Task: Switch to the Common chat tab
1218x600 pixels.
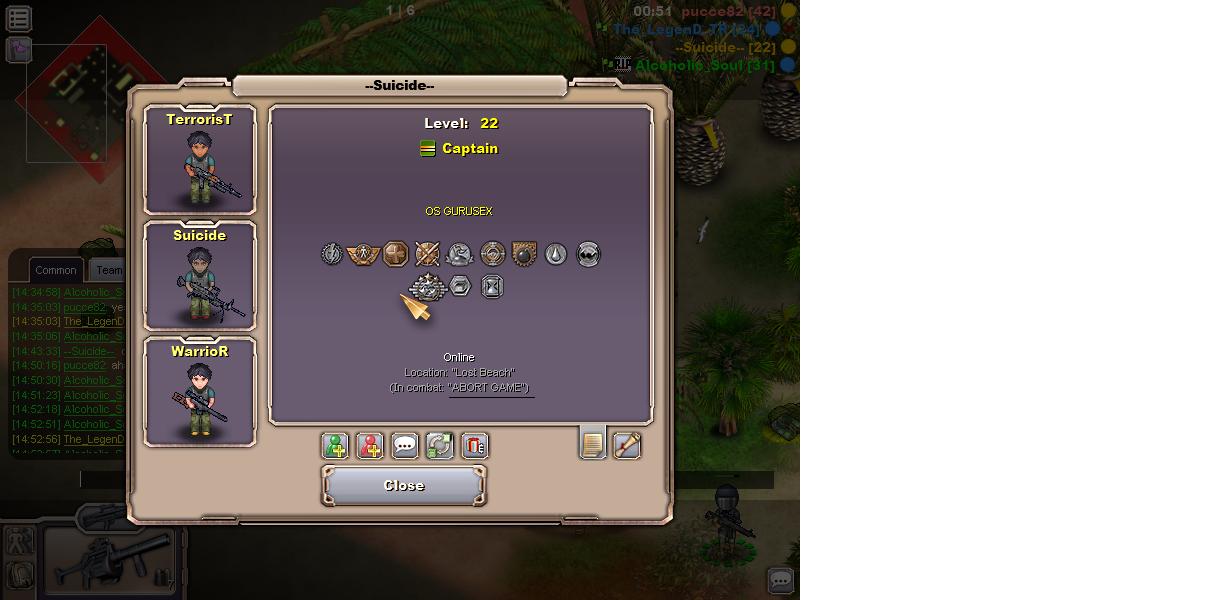Action: point(55,270)
